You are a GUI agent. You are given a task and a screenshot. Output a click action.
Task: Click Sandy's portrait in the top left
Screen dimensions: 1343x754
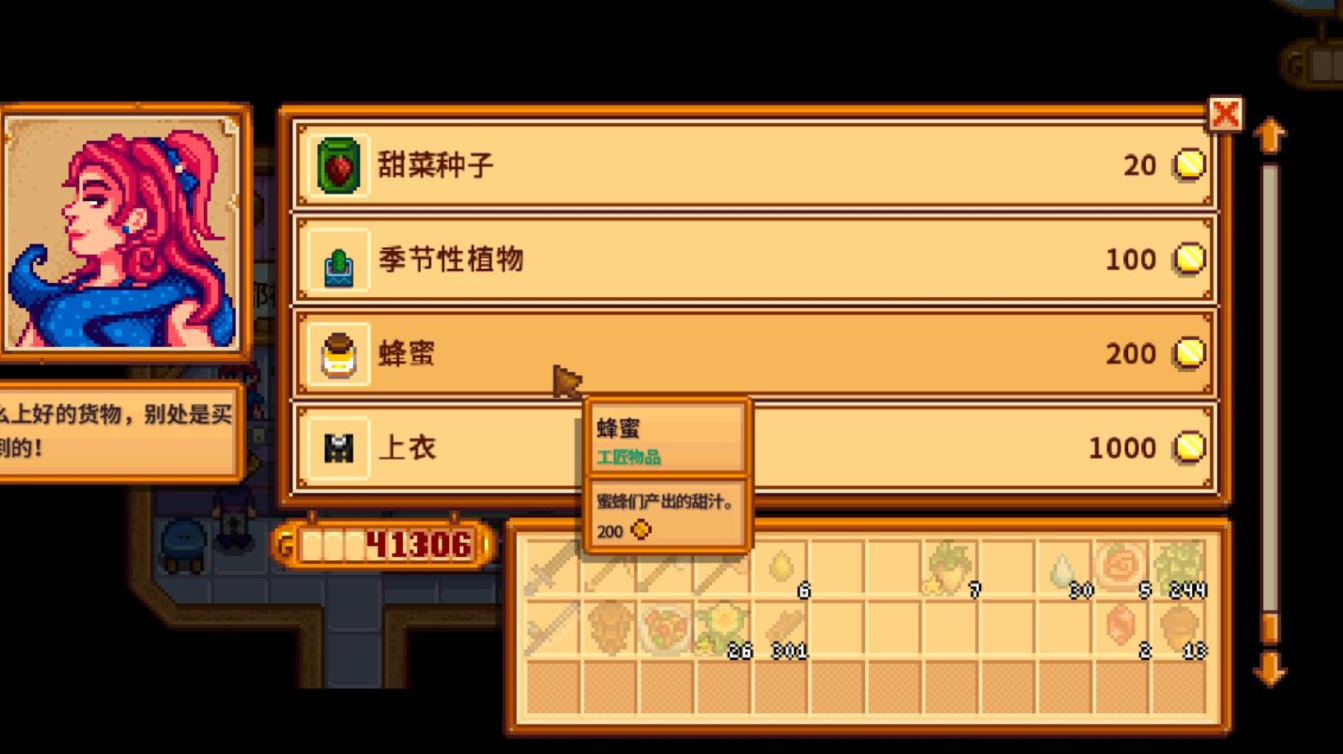tap(120, 230)
